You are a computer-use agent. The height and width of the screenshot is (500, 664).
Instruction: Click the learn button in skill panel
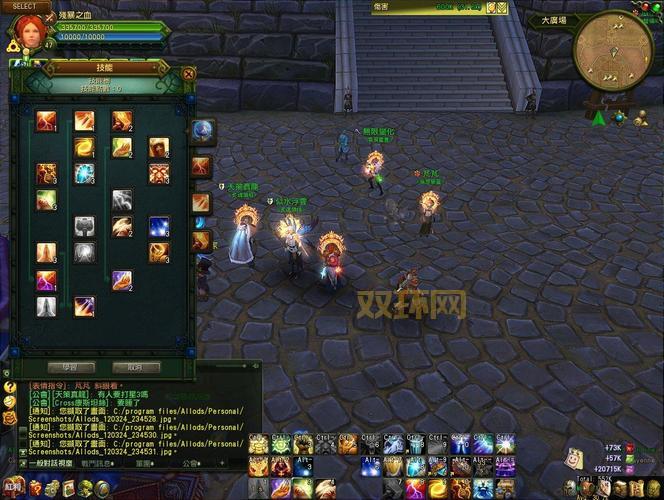click(x=69, y=367)
